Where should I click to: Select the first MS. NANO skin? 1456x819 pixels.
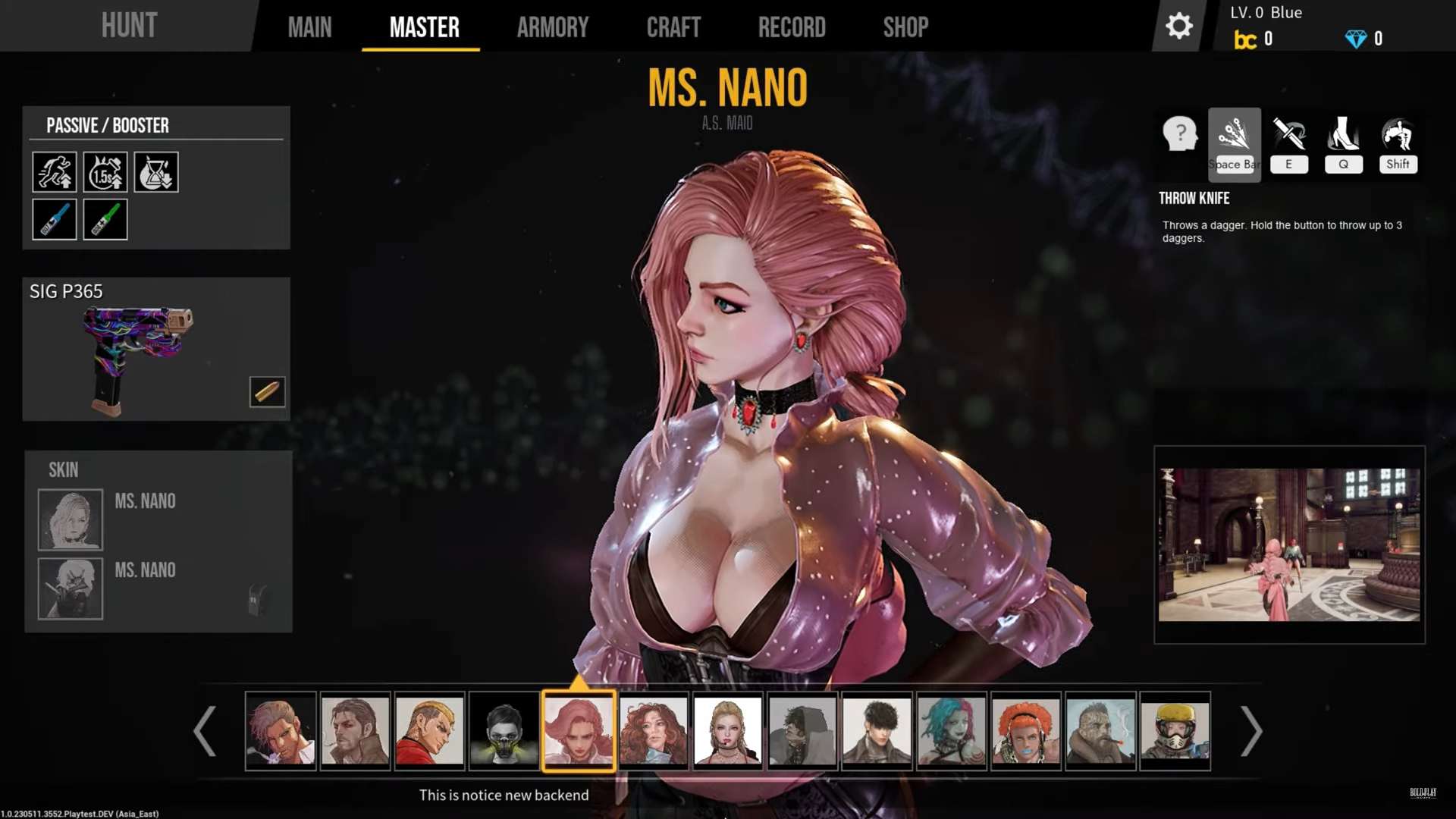point(71,519)
